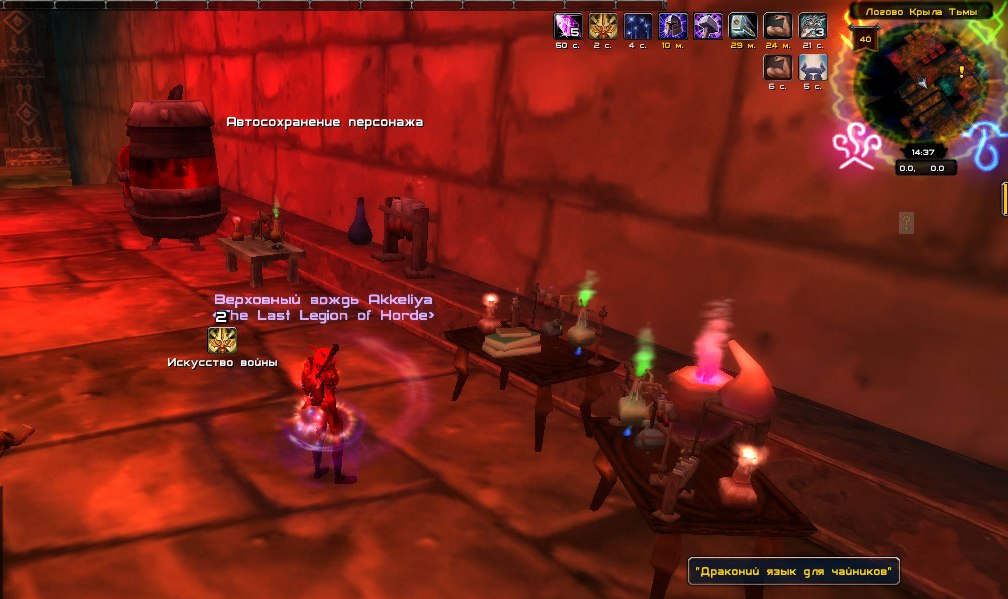Click the minimap of Логово Крыла Тьмы

point(920,90)
